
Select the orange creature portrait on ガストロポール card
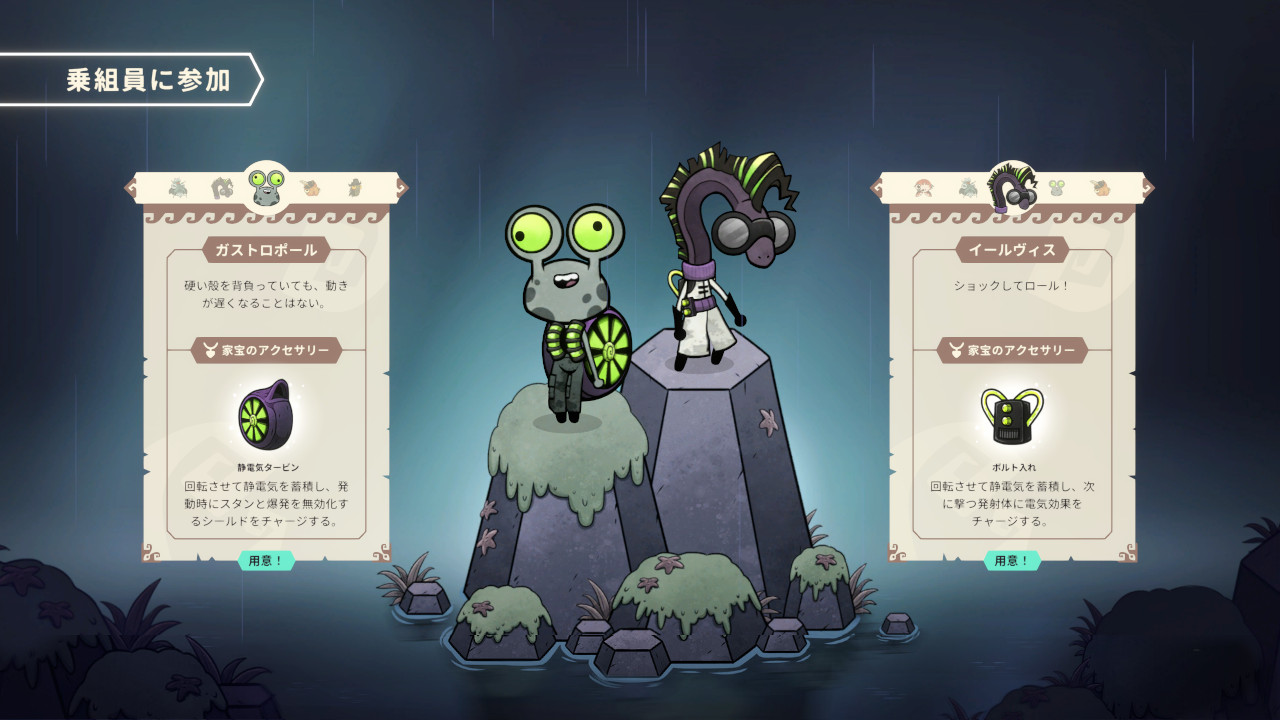pos(311,187)
